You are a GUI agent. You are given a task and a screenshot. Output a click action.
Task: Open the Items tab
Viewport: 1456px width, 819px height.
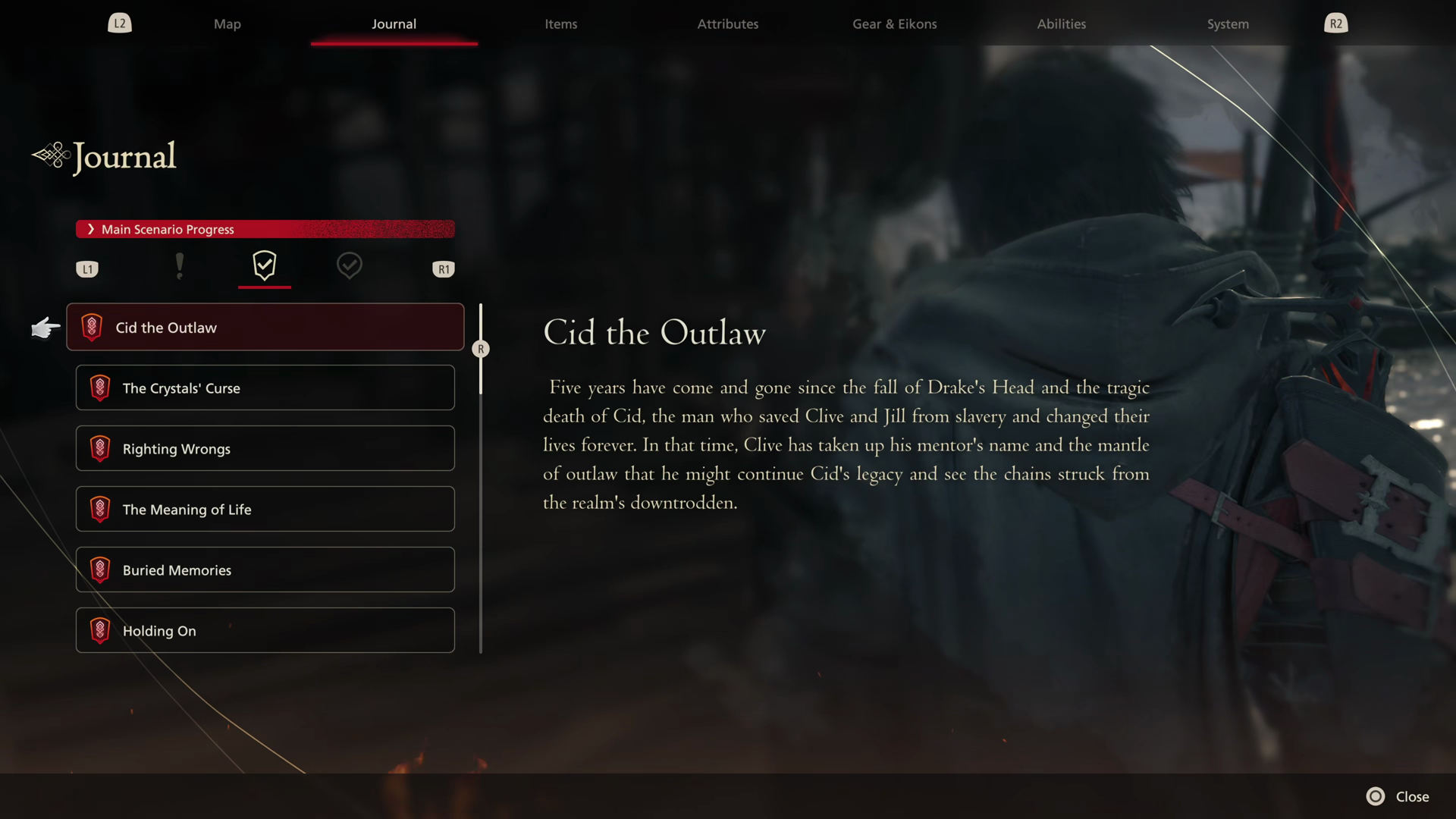pyautogui.click(x=560, y=24)
